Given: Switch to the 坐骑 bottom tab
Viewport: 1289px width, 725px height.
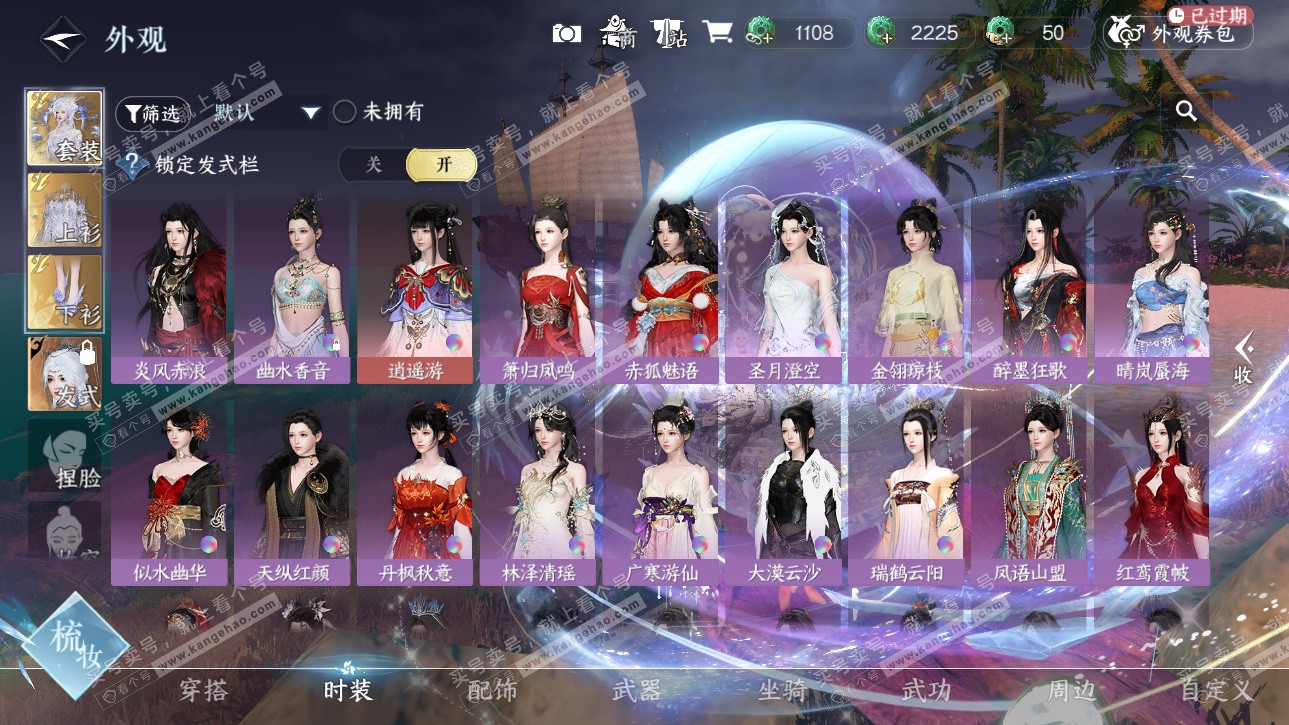Looking at the screenshot, I should coord(782,690).
